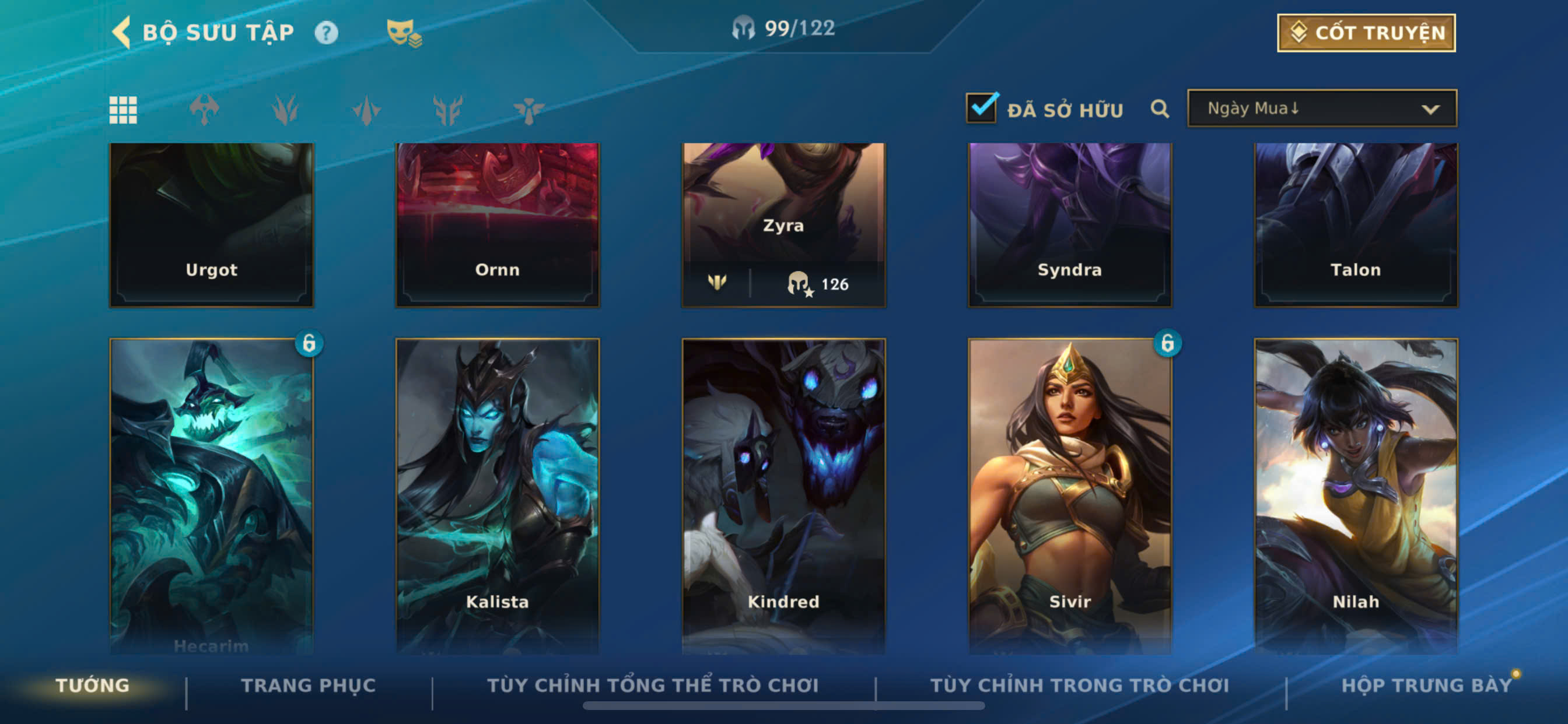The image size is (1568, 724).
Task: Select the Zyra champion card
Action: pos(783,207)
